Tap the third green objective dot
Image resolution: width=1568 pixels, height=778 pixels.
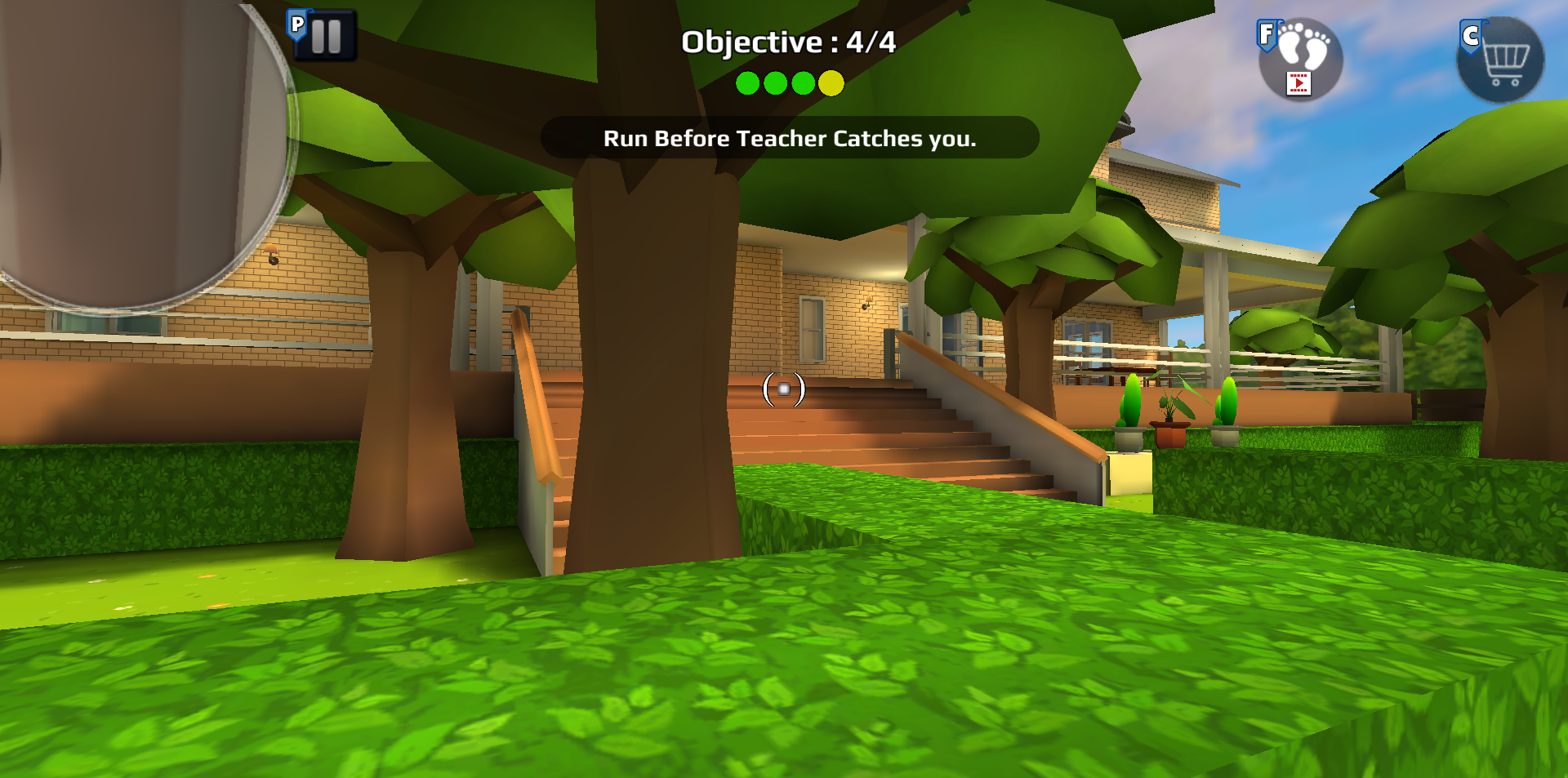click(x=803, y=82)
